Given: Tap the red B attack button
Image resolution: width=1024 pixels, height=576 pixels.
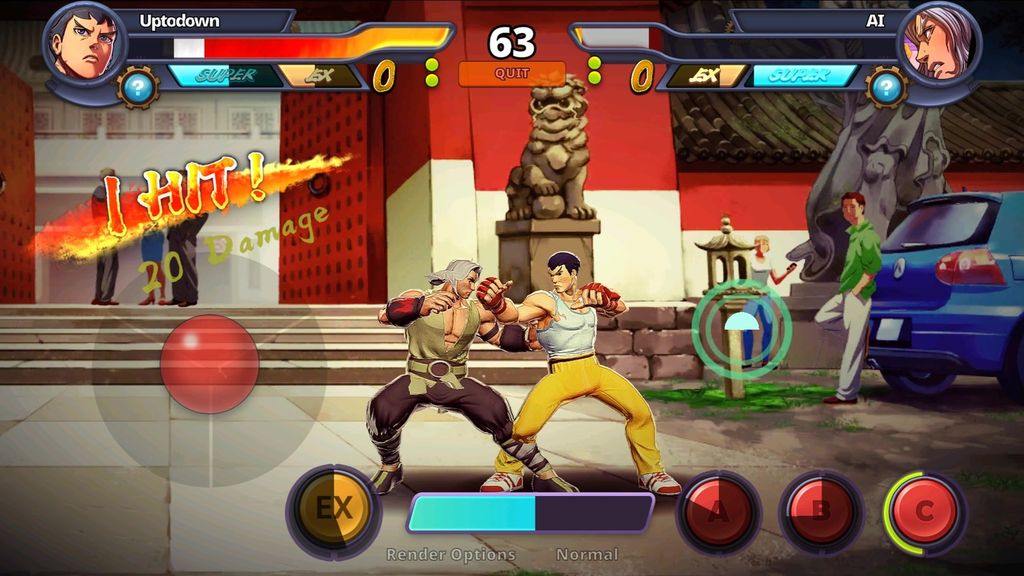Looking at the screenshot, I should (820, 512).
